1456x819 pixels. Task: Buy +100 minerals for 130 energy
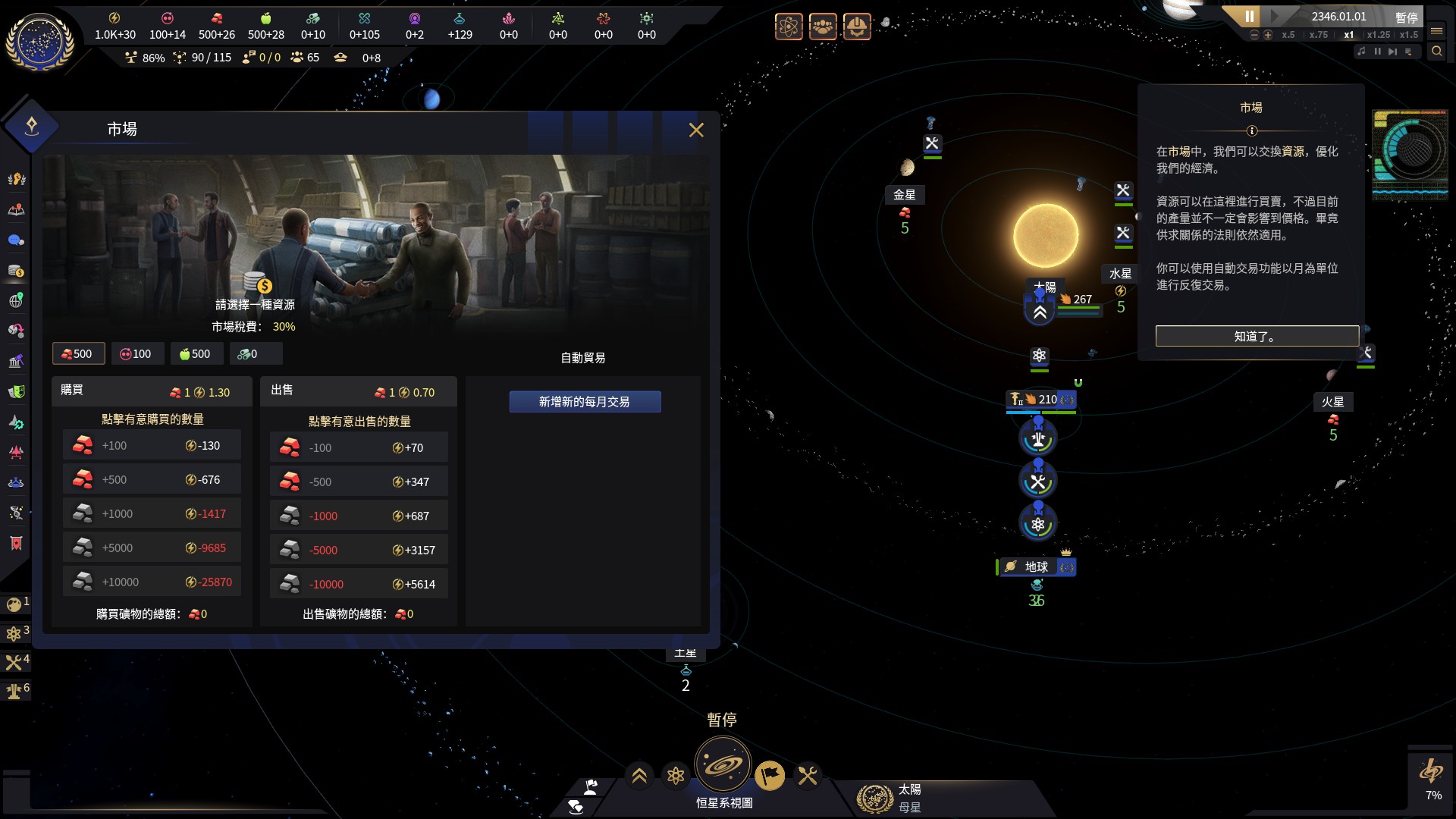pos(152,446)
